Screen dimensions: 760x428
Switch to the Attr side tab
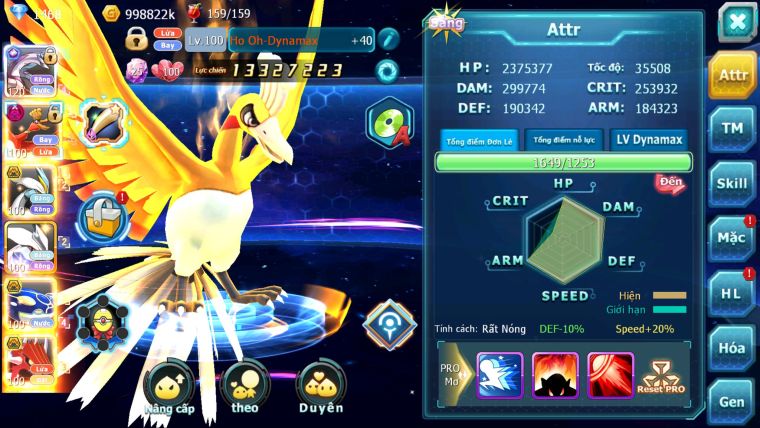point(732,75)
